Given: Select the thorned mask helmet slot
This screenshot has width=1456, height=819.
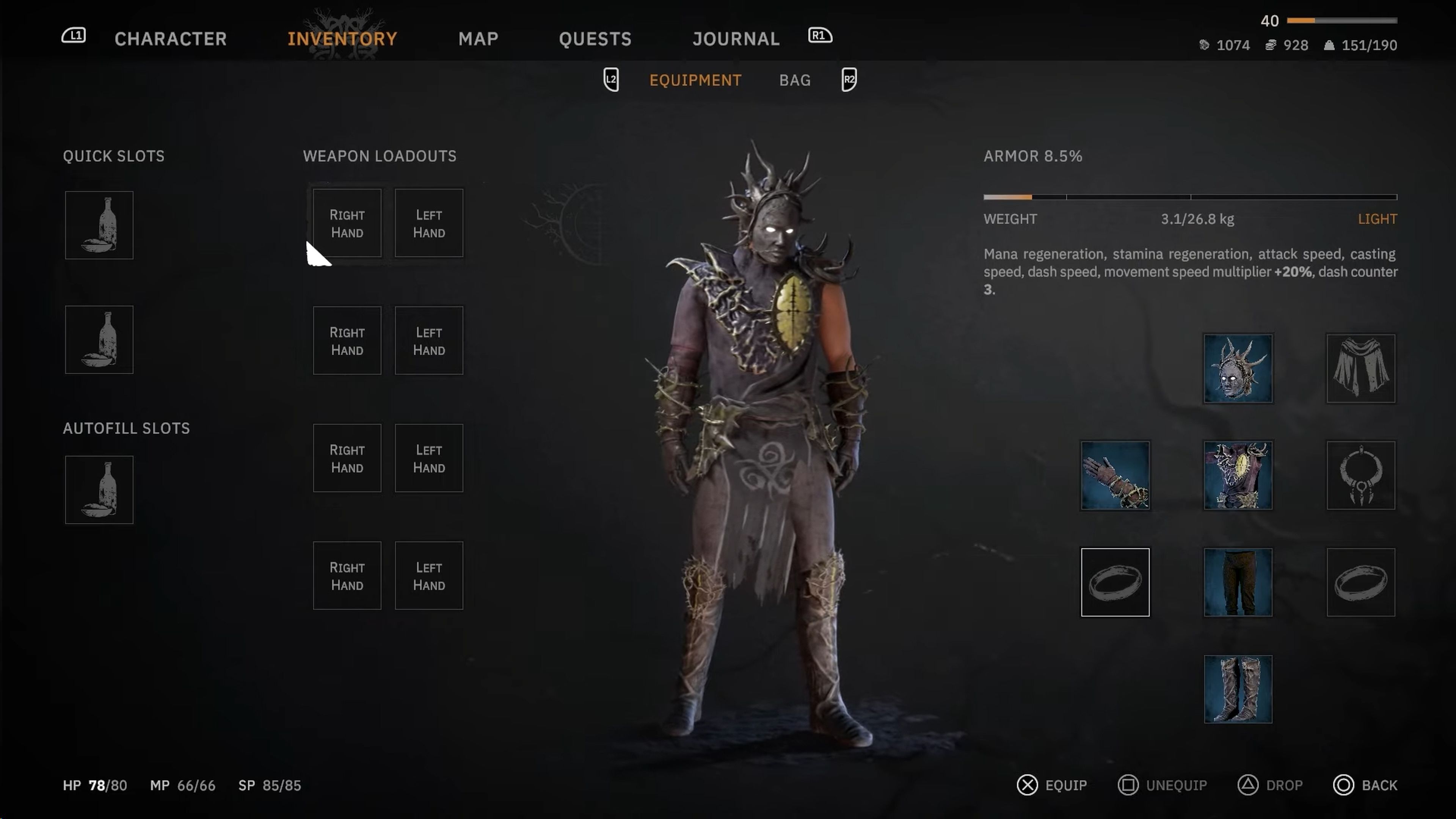Looking at the screenshot, I should click(x=1238, y=369).
